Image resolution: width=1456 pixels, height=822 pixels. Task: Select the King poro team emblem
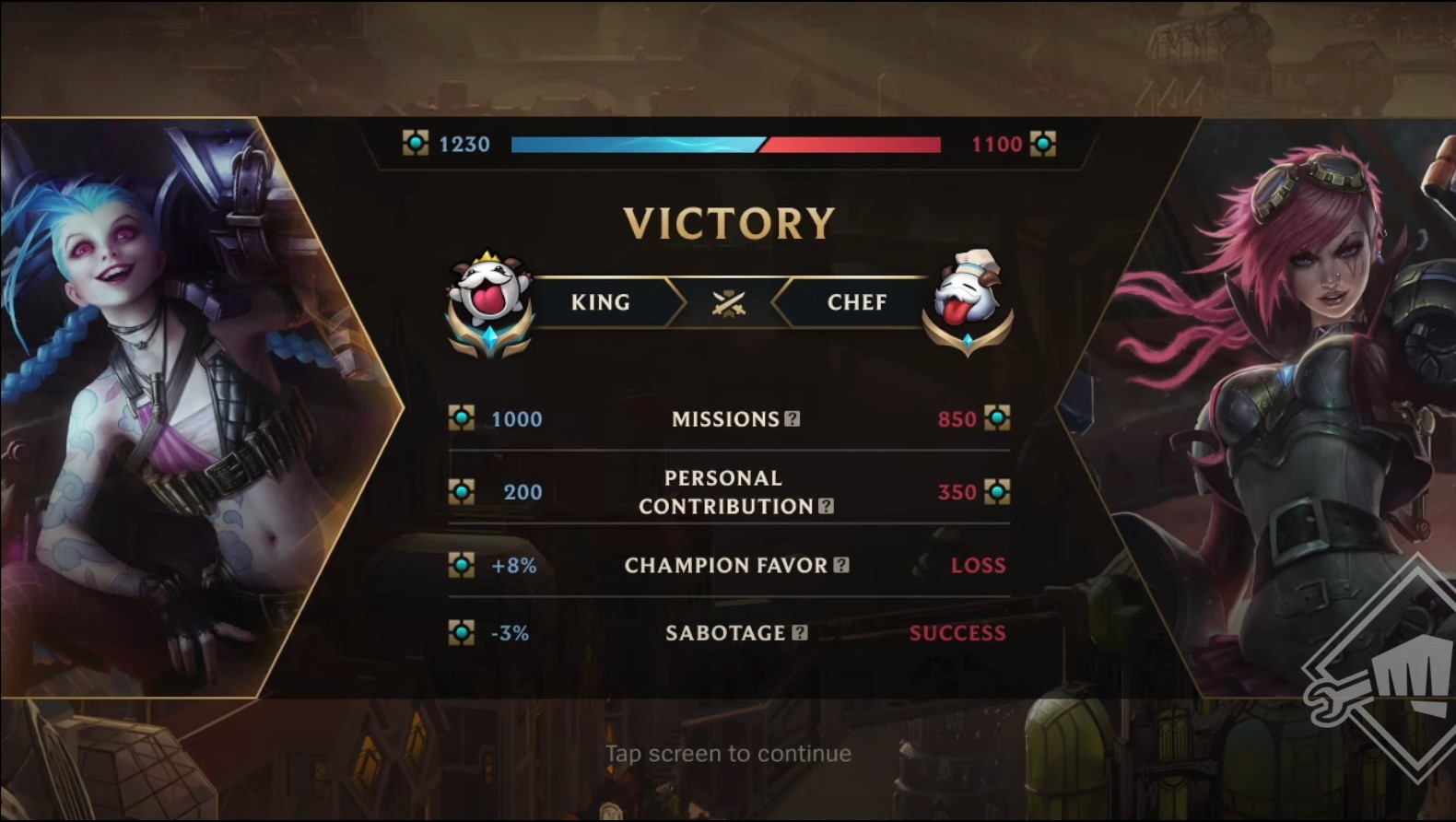[489, 302]
